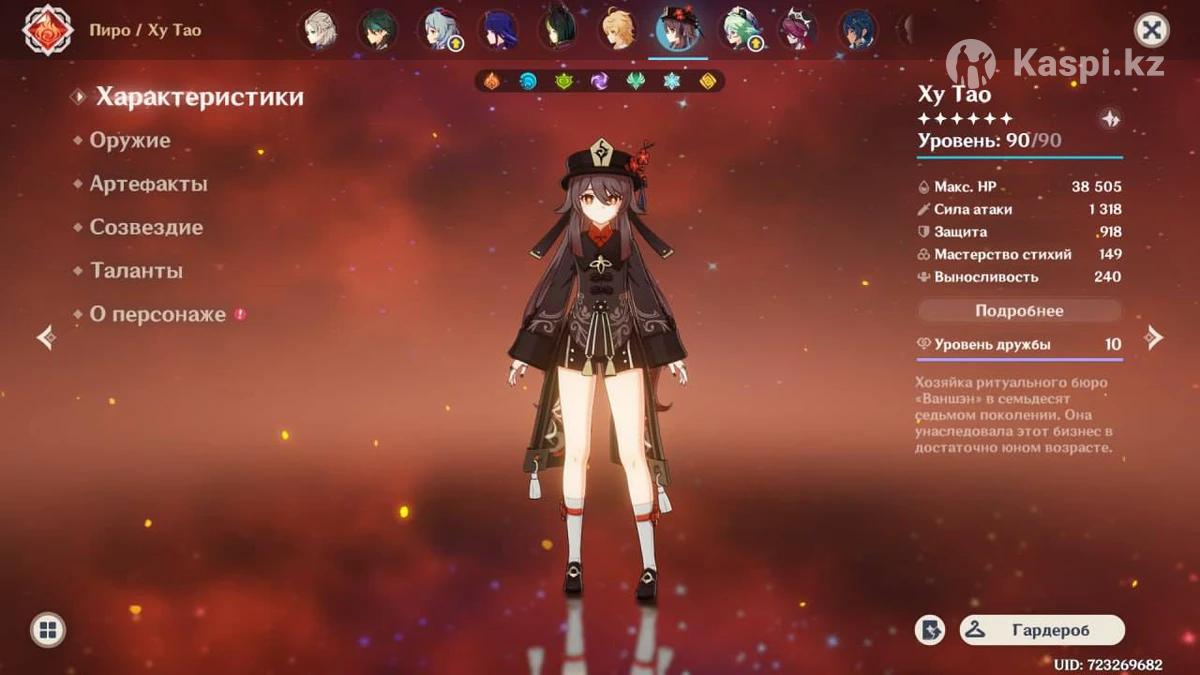Filter characters by the yellow Geo icon
The image size is (1200, 675).
click(x=708, y=81)
